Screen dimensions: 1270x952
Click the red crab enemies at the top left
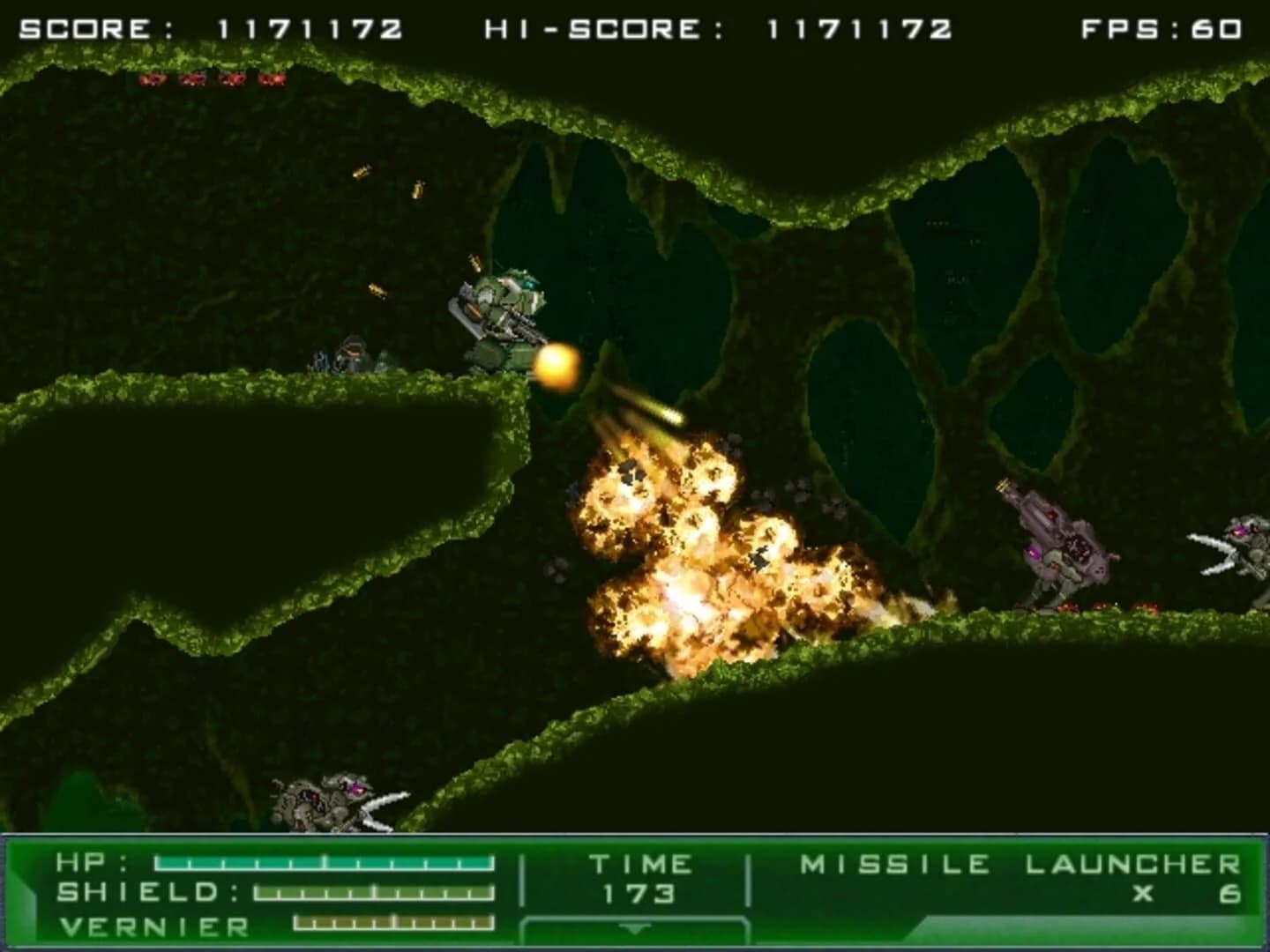[212, 81]
